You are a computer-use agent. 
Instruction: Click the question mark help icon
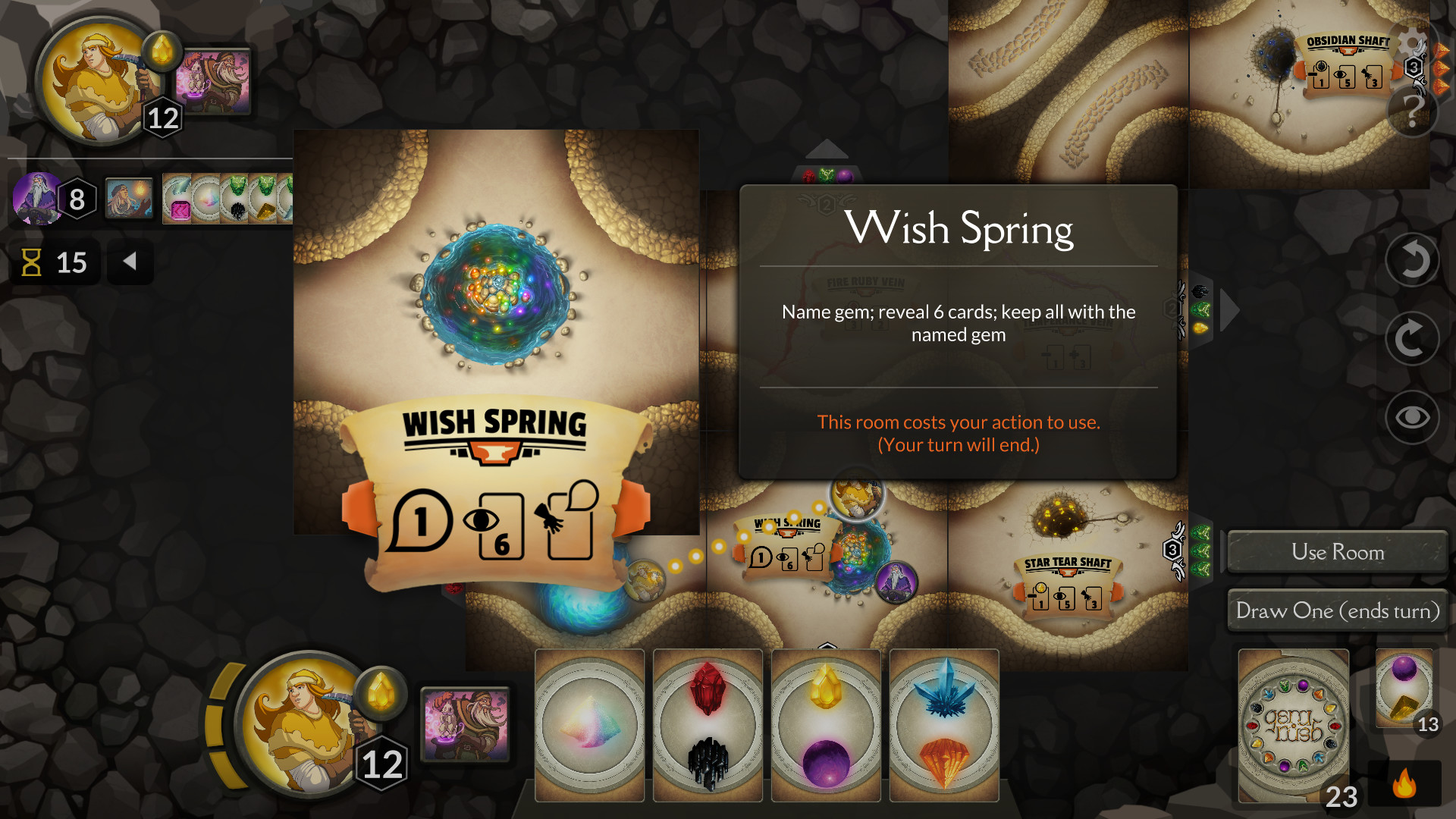pyautogui.click(x=1412, y=114)
